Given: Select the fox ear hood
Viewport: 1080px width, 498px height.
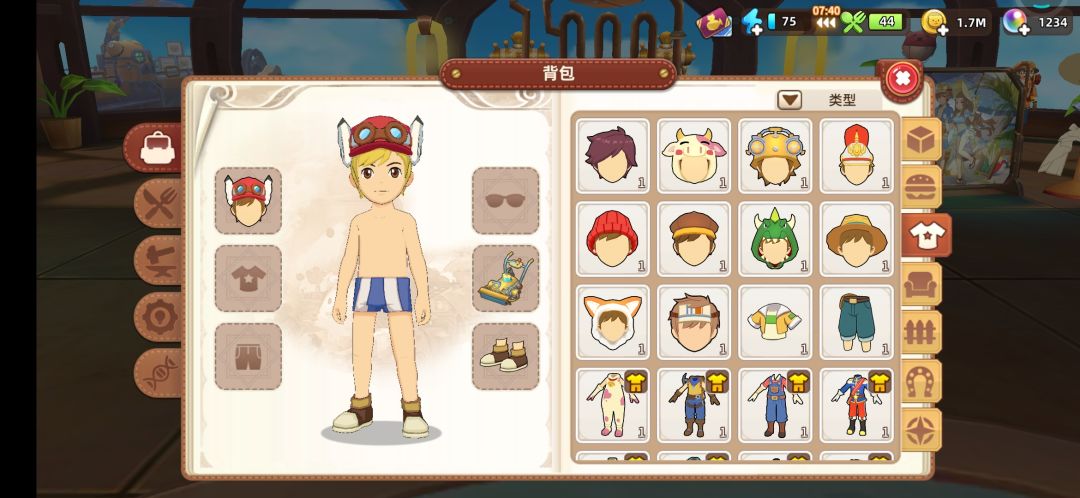Looking at the screenshot, I should (x=612, y=321).
